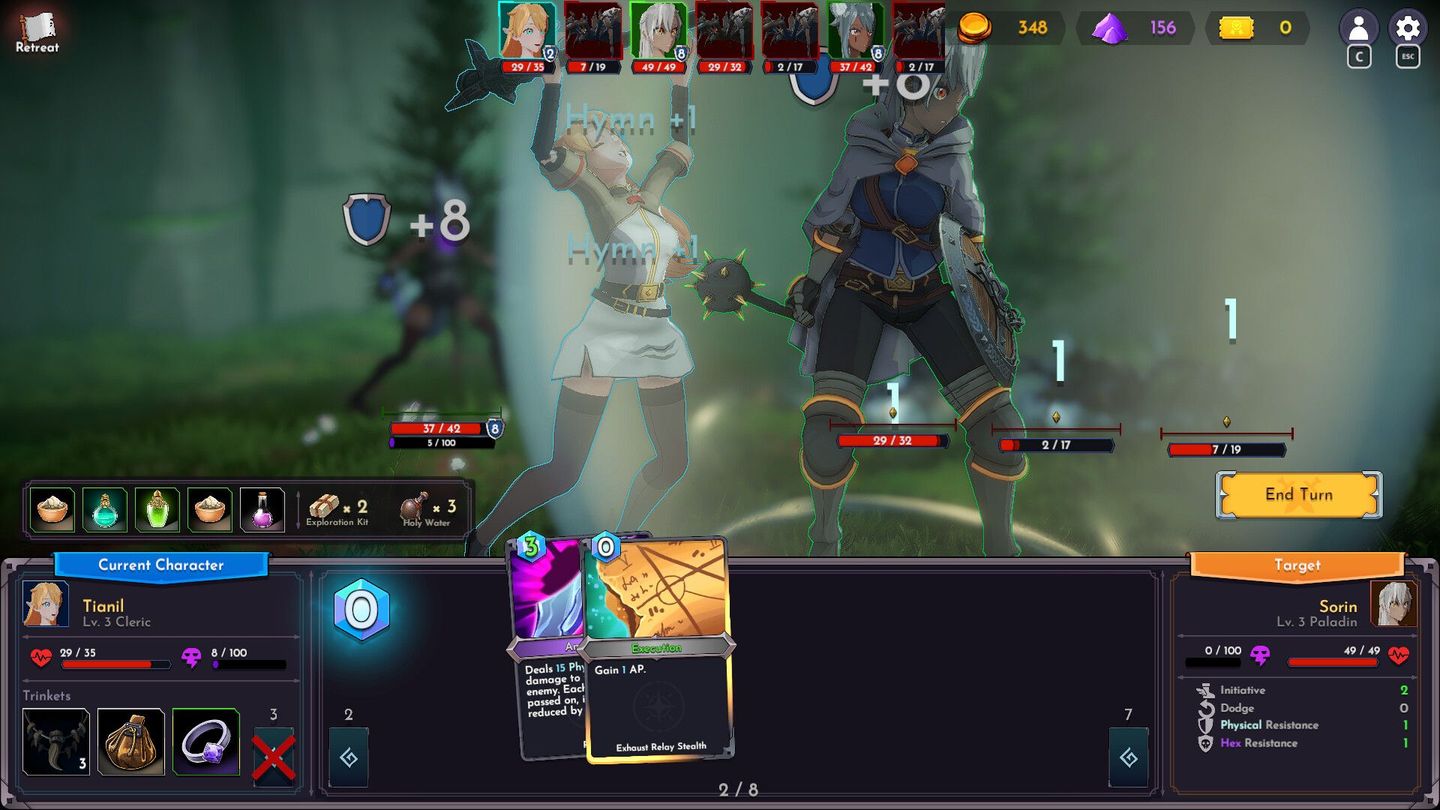The width and height of the screenshot is (1440, 810).
Task: Open Tianil's portrait in the party bar
Action: click(527, 30)
